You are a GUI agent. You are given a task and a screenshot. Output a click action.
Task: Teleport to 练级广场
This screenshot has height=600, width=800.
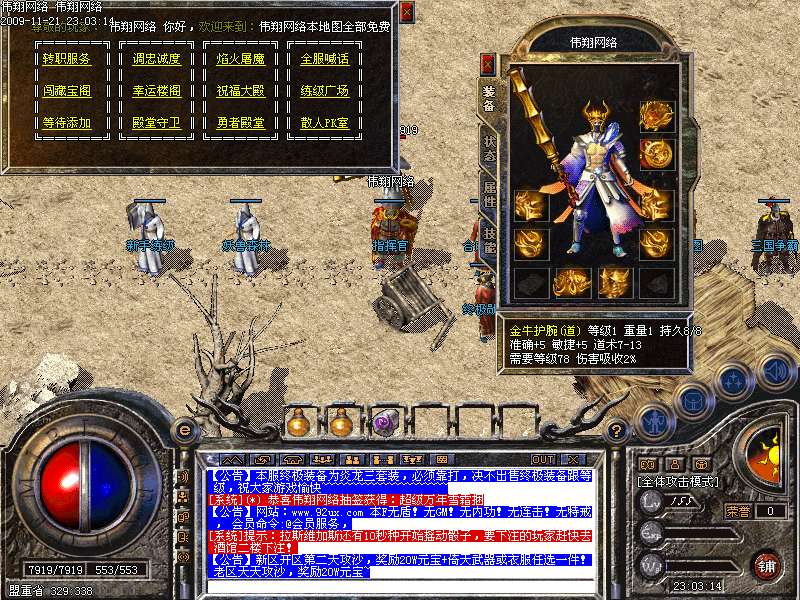(325, 91)
